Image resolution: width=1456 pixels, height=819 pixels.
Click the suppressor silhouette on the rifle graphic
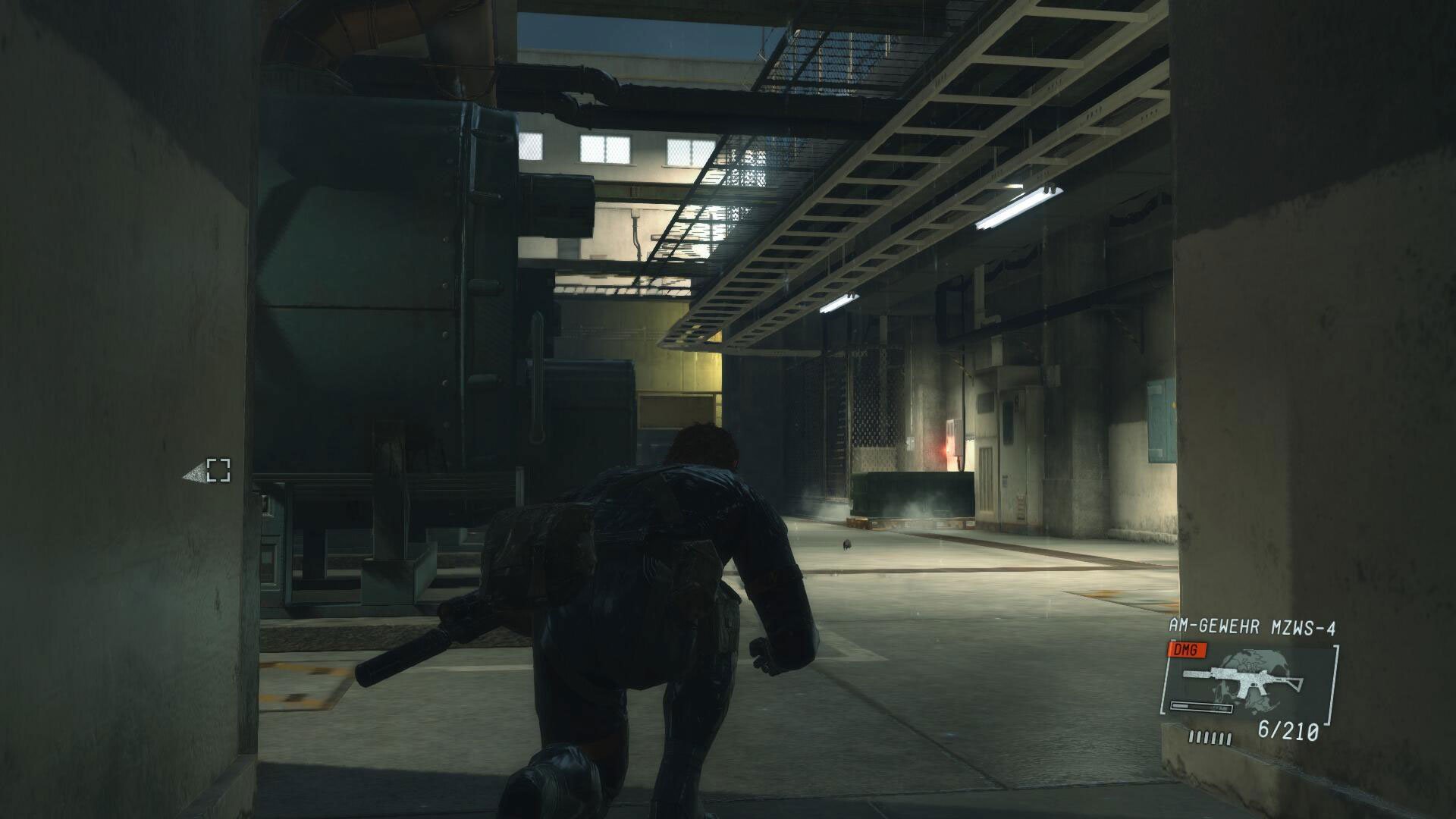click(1196, 675)
